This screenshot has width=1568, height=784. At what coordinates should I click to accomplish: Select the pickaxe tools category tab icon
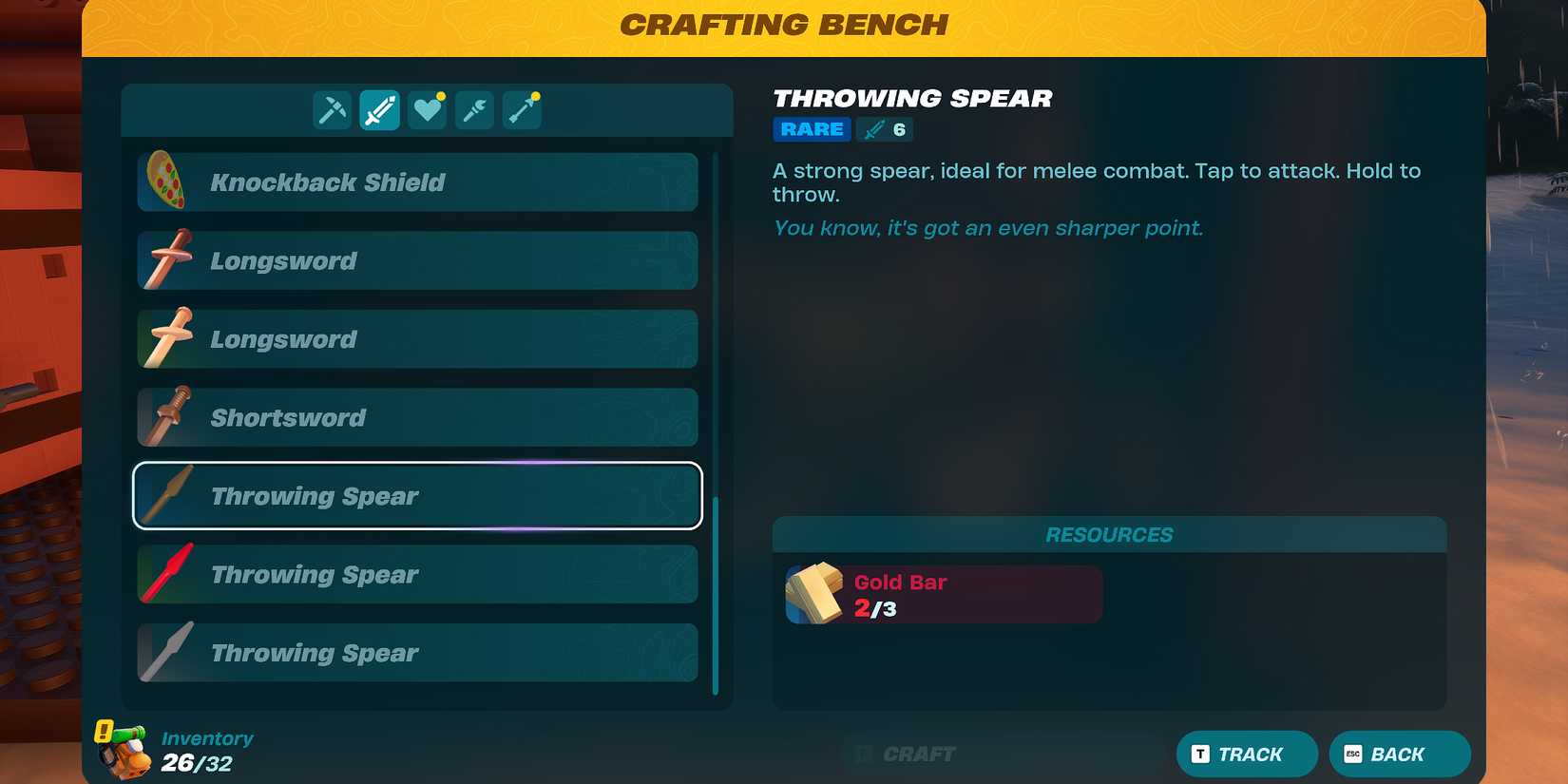pyautogui.click(x=331, y=108)
